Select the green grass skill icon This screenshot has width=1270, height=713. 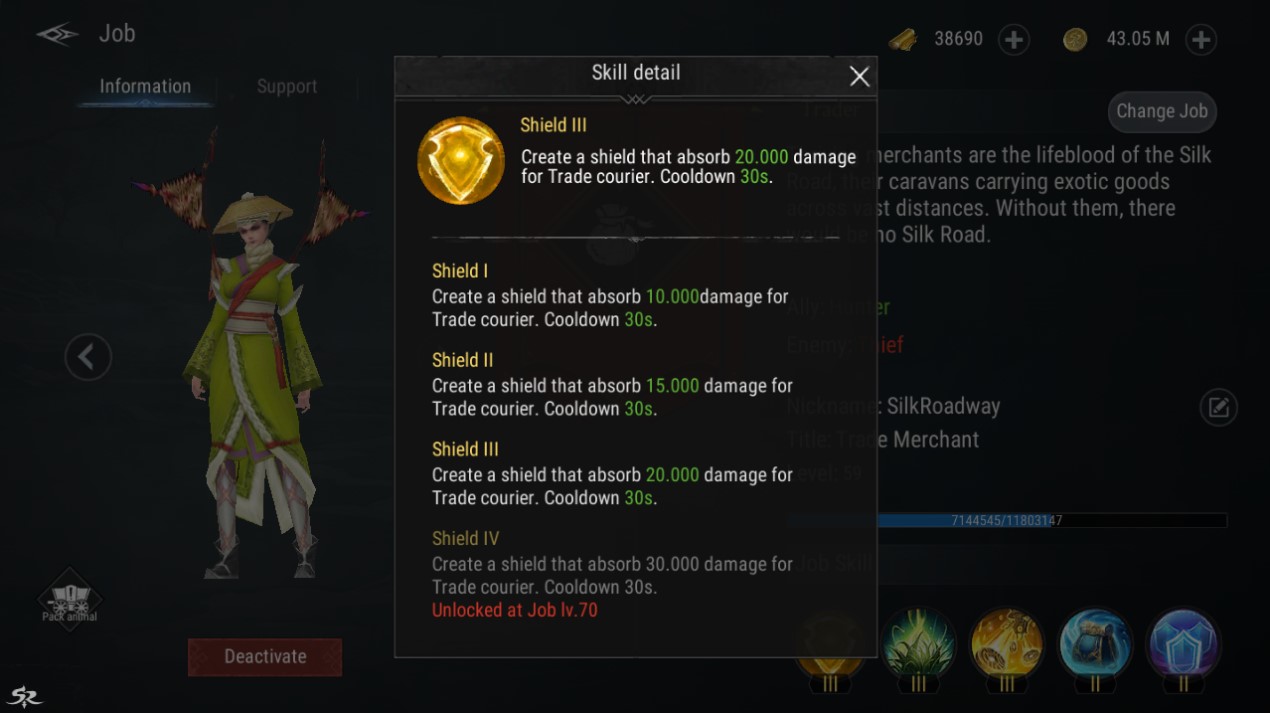919,643
